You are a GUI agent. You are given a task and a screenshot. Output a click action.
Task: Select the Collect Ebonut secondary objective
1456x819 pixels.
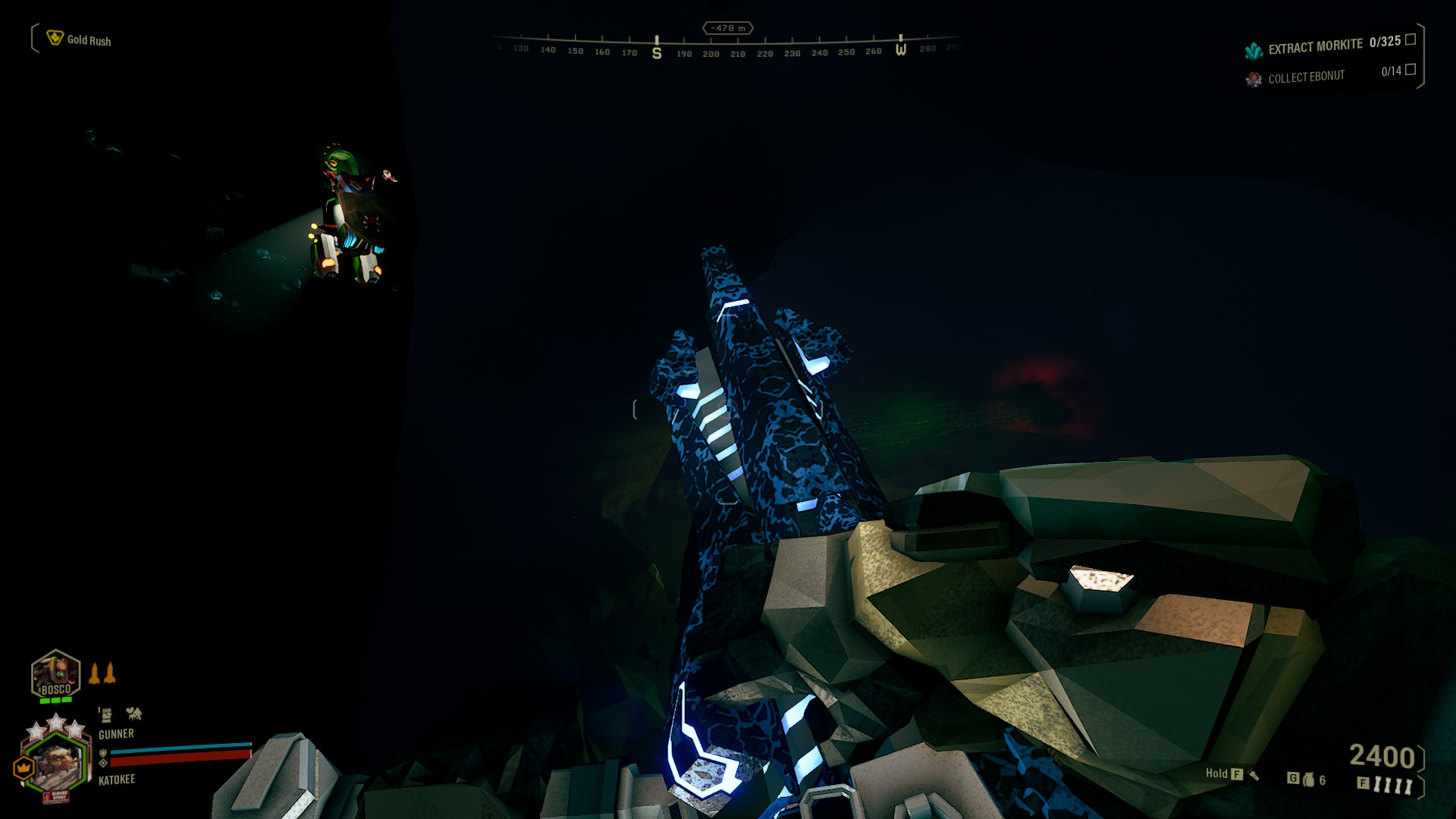1306,77
